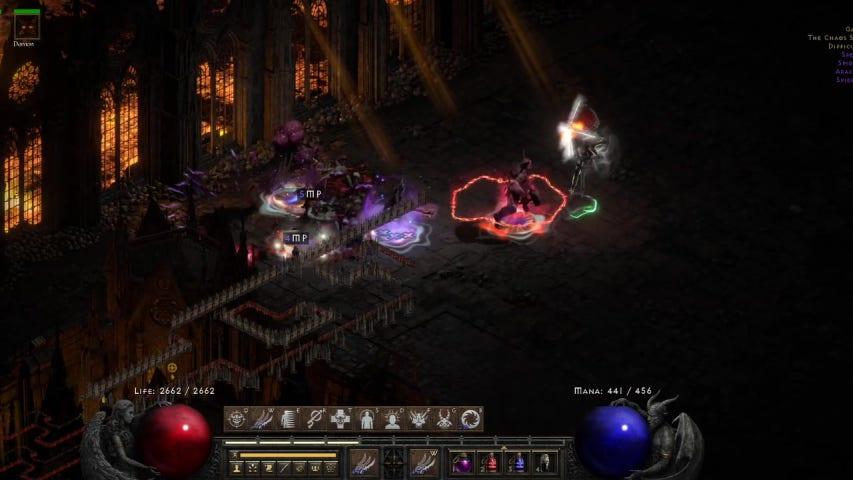Choose the standing figure silhouette skill

[x=367, y=419]
